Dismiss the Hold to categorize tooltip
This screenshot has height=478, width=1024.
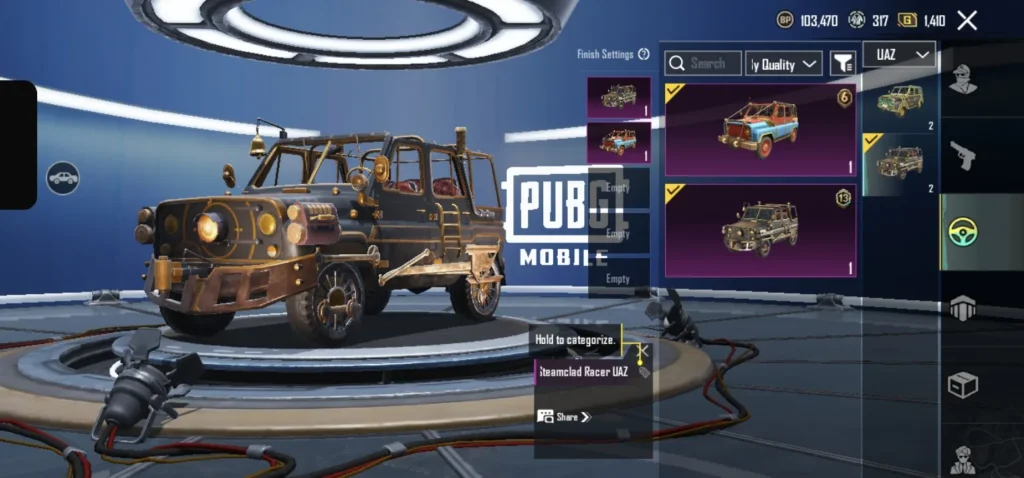(644, 351)
